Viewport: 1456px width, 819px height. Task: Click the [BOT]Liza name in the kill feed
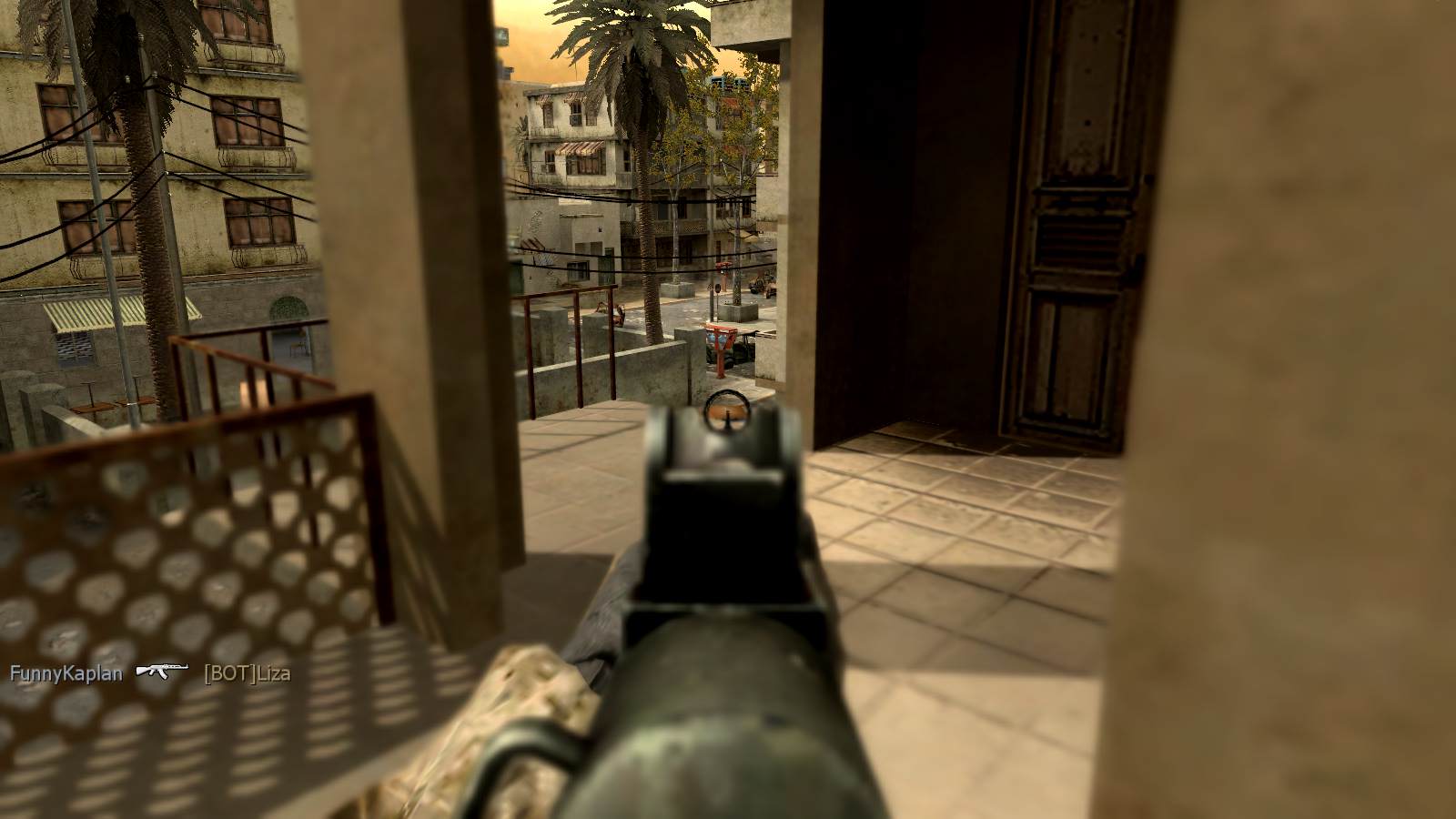pos(248,673)
